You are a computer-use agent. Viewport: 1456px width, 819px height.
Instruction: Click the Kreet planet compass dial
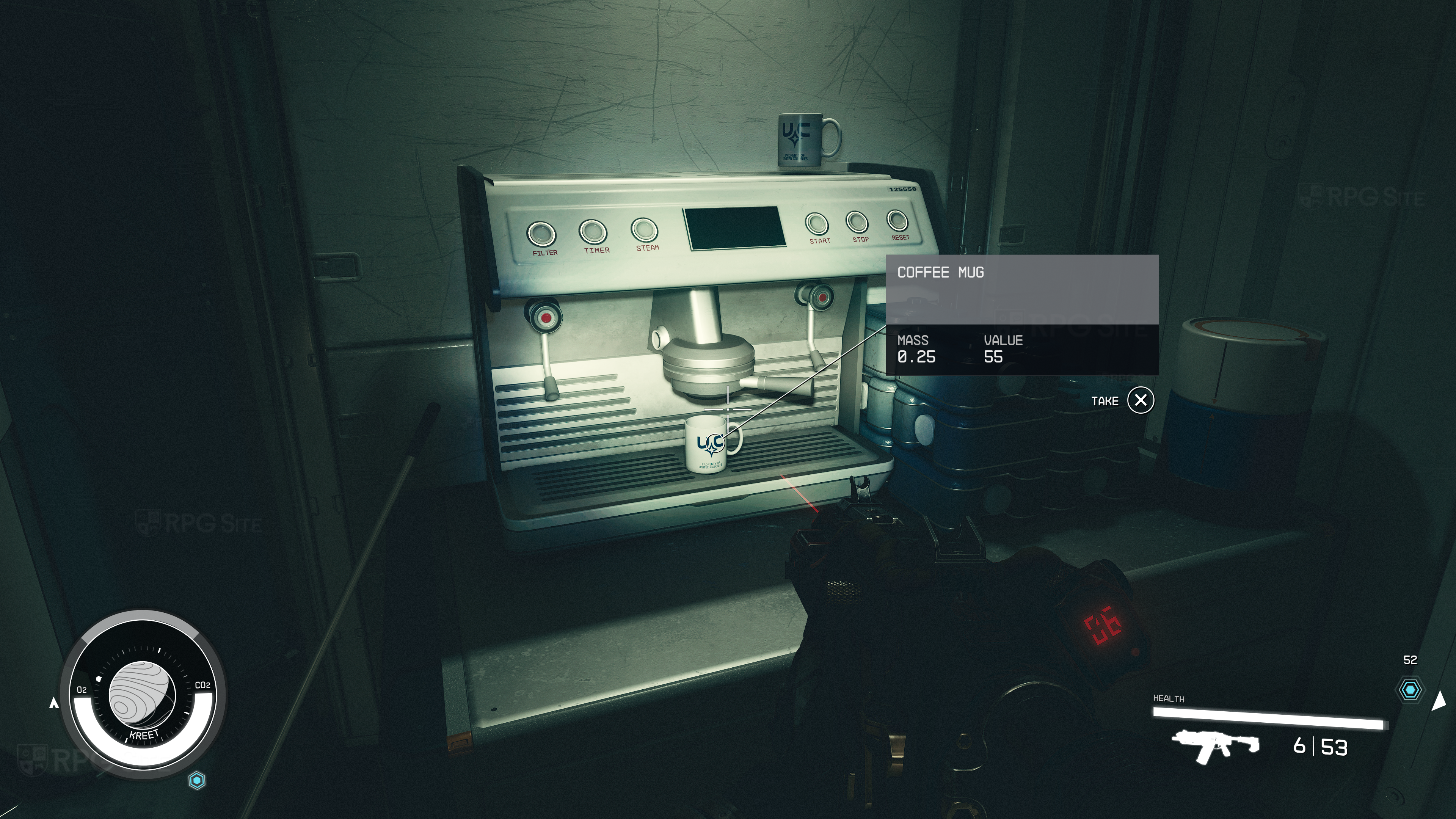click(142, 695)
